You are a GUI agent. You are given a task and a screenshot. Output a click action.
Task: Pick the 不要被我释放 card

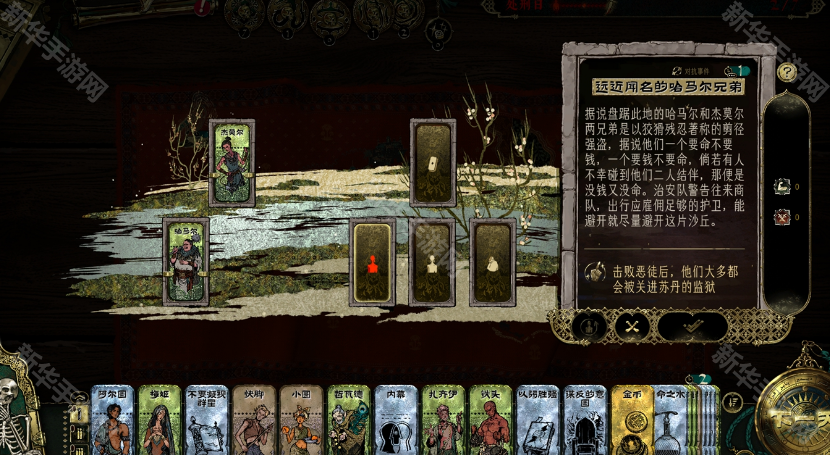pyautogui.click(x=206, y=421)
